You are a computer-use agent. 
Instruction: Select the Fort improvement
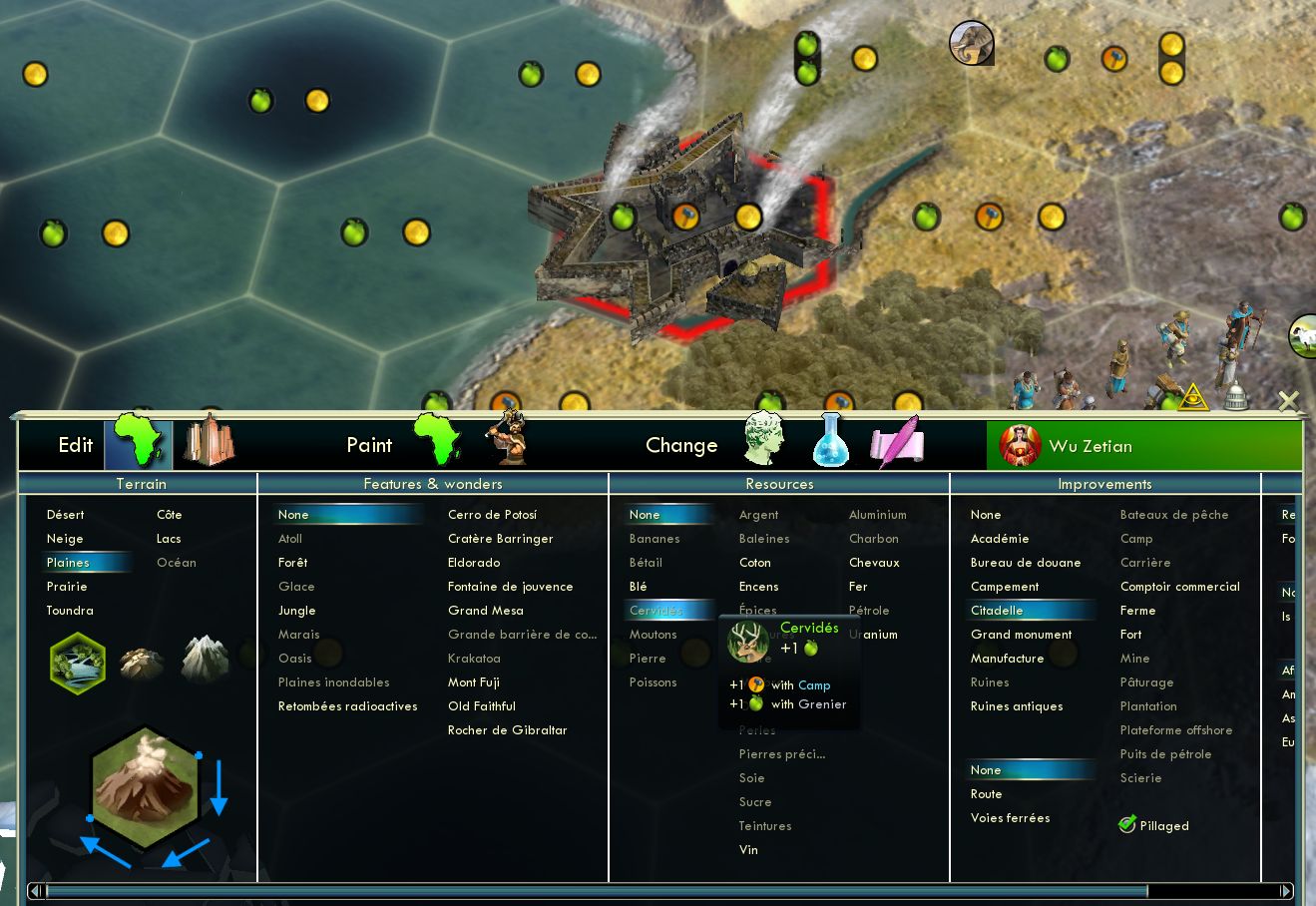pyautogui.click(x=1130, y=635)
